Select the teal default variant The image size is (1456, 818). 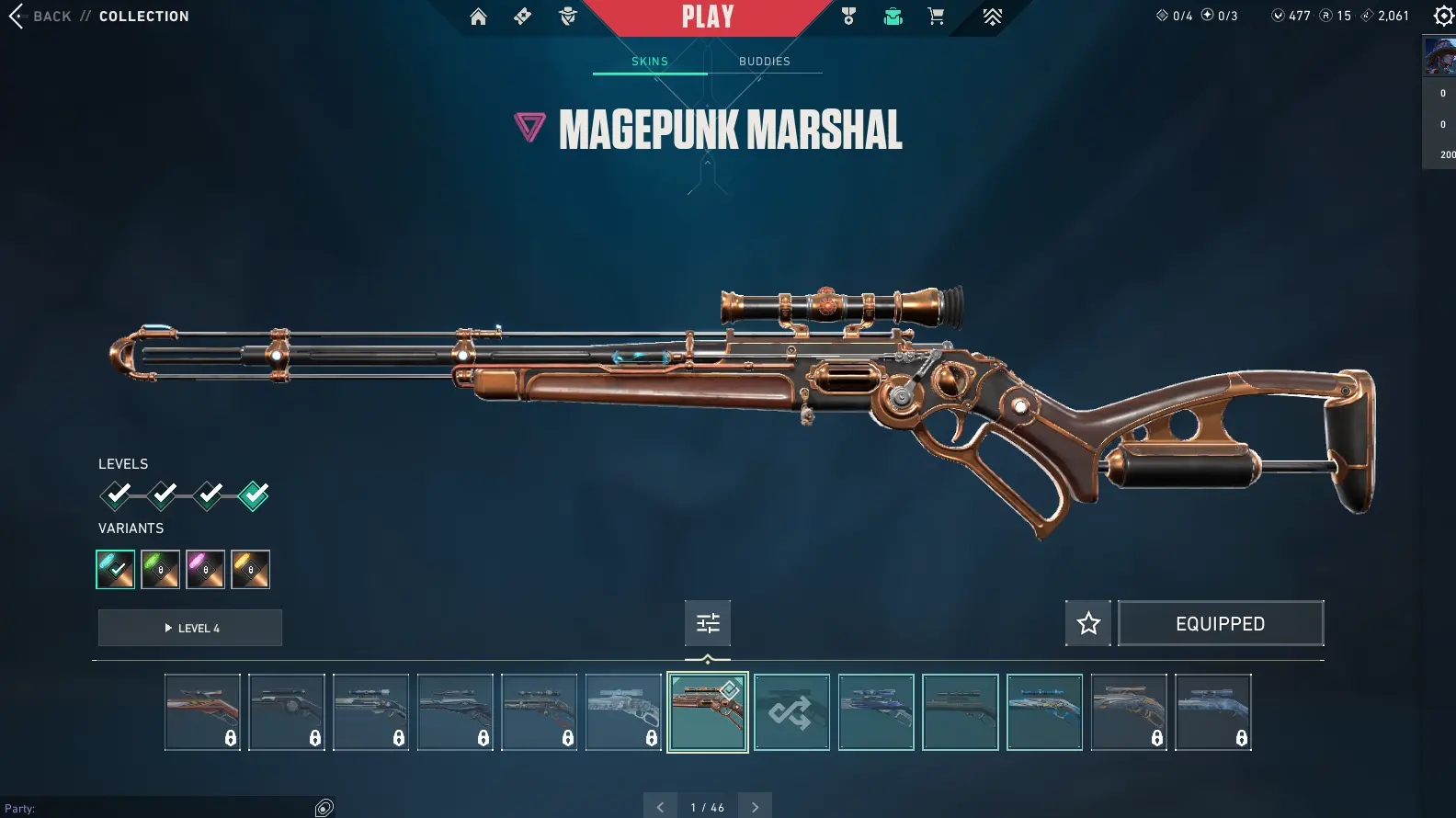pyautogui.click(x=116, y=570)
